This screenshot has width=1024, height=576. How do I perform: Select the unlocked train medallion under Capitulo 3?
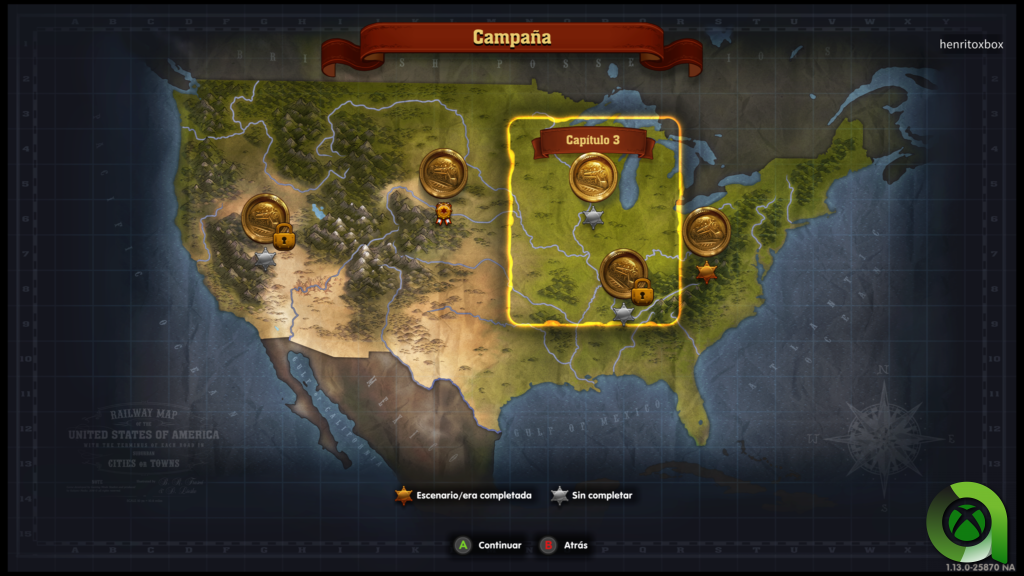click(x=593, y=178)
